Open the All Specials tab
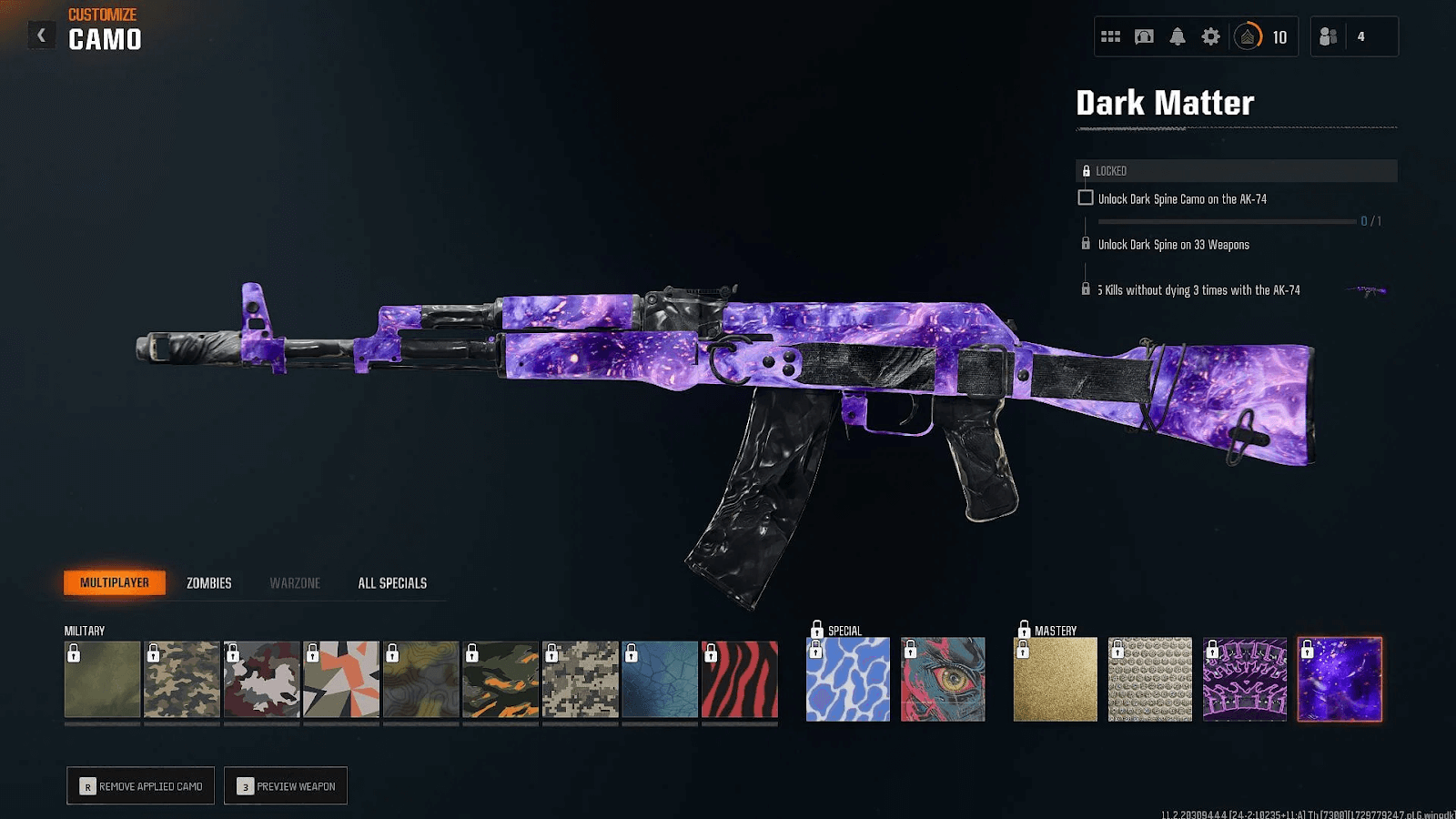This screenshot has width=1456, height=819. point(392,582)
